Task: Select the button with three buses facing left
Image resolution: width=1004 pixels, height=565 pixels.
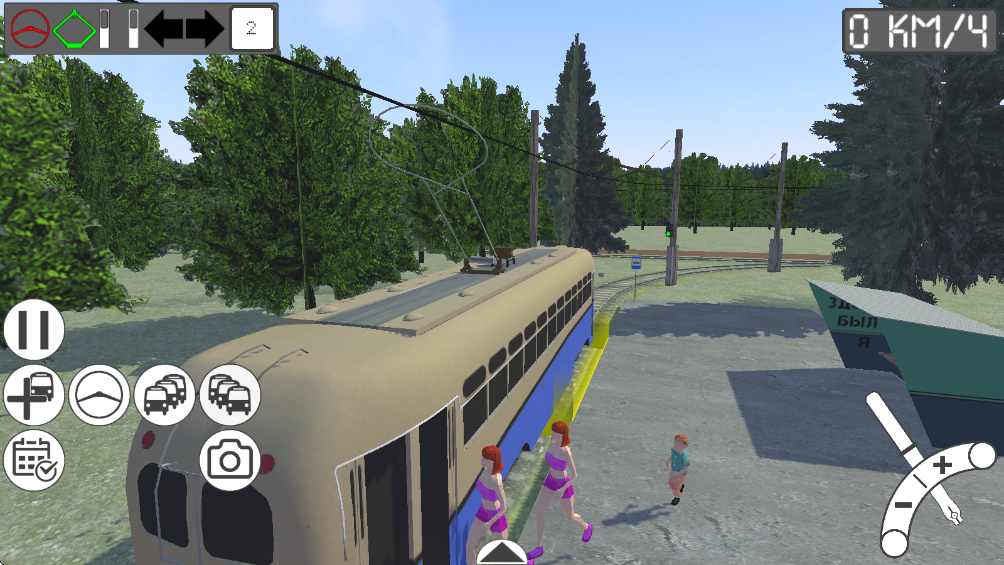Action: tap(165, 395)
